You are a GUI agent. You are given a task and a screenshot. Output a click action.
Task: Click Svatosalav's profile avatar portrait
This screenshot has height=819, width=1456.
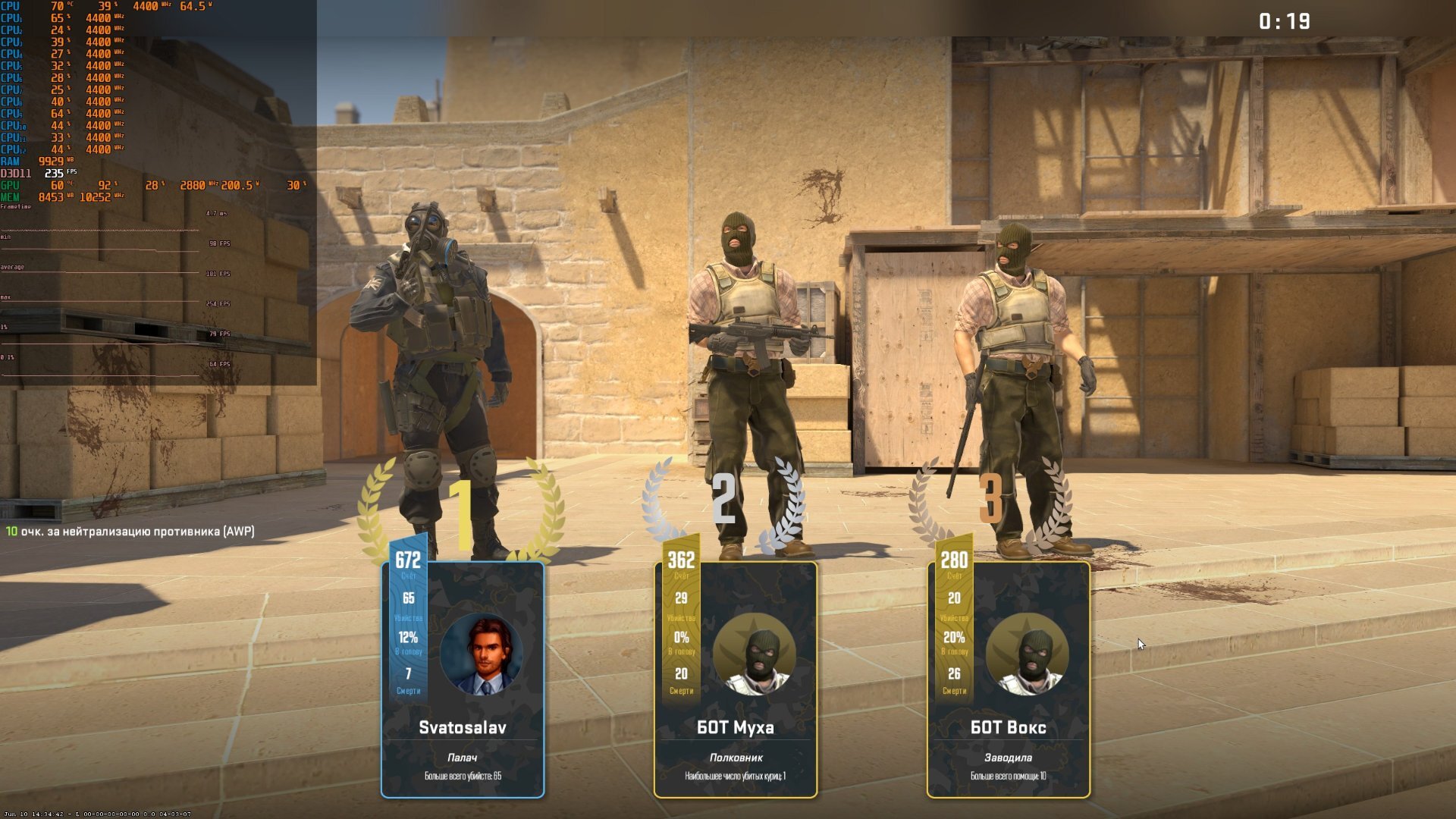coord(482,655)
